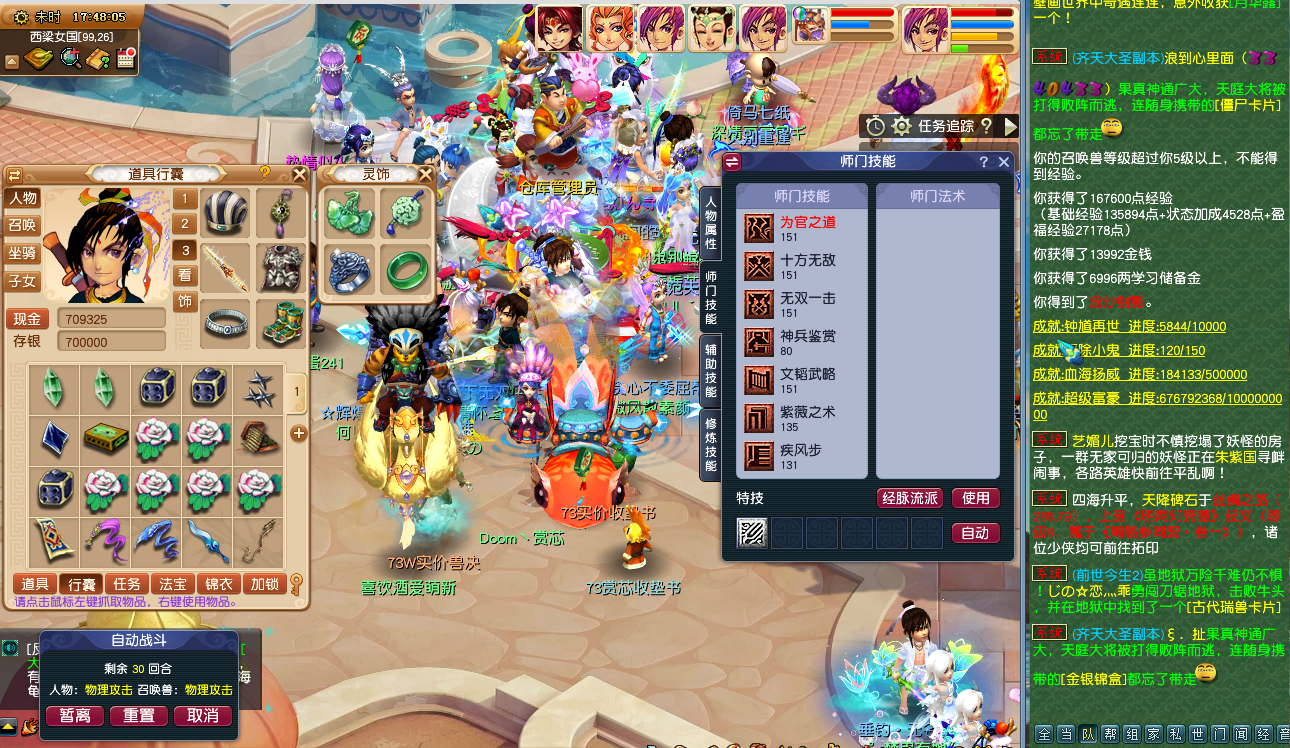The height and width of the screenshot is (748, 1290).
Task: Click the 现金 cash button
Action: coord(27,319)
